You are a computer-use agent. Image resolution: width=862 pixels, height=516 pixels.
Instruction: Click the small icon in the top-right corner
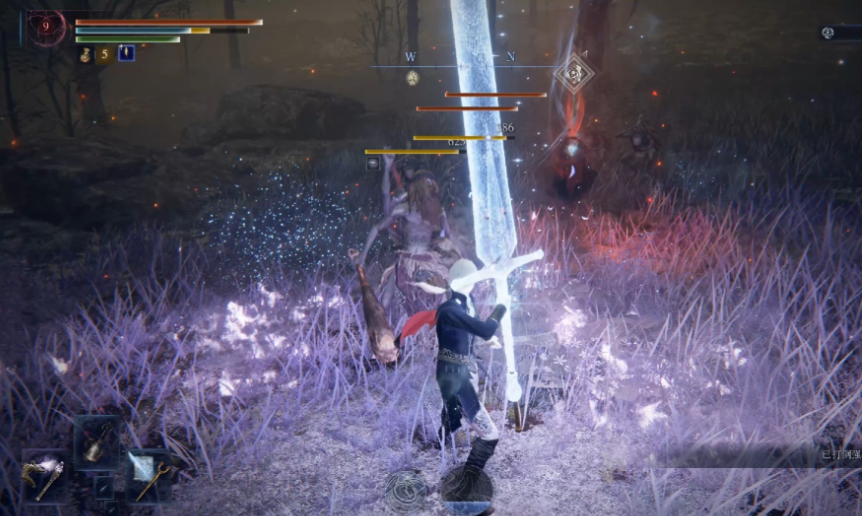[828, 33]
